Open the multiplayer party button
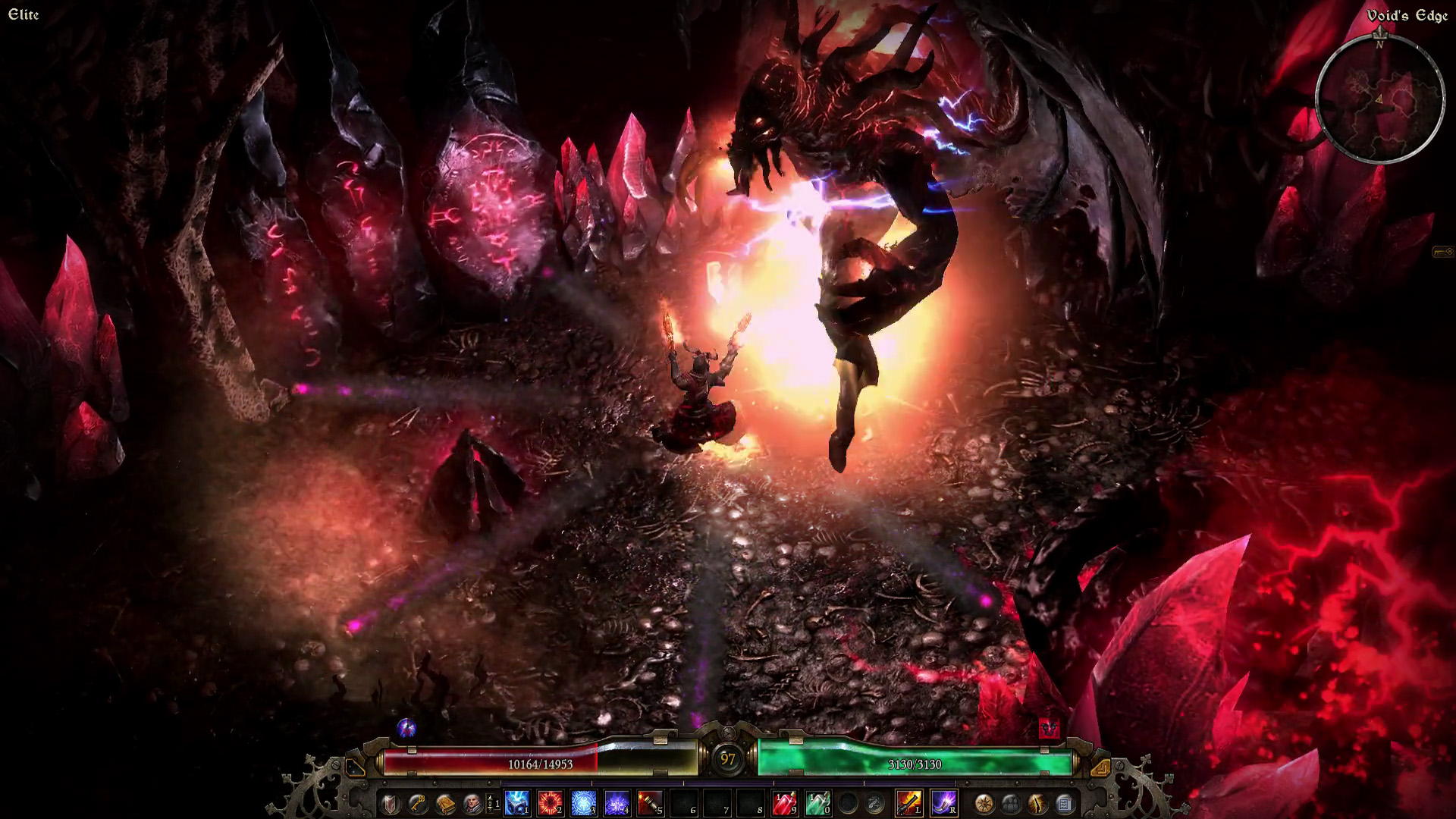1456x819 pixels. tap(1011, 803)
